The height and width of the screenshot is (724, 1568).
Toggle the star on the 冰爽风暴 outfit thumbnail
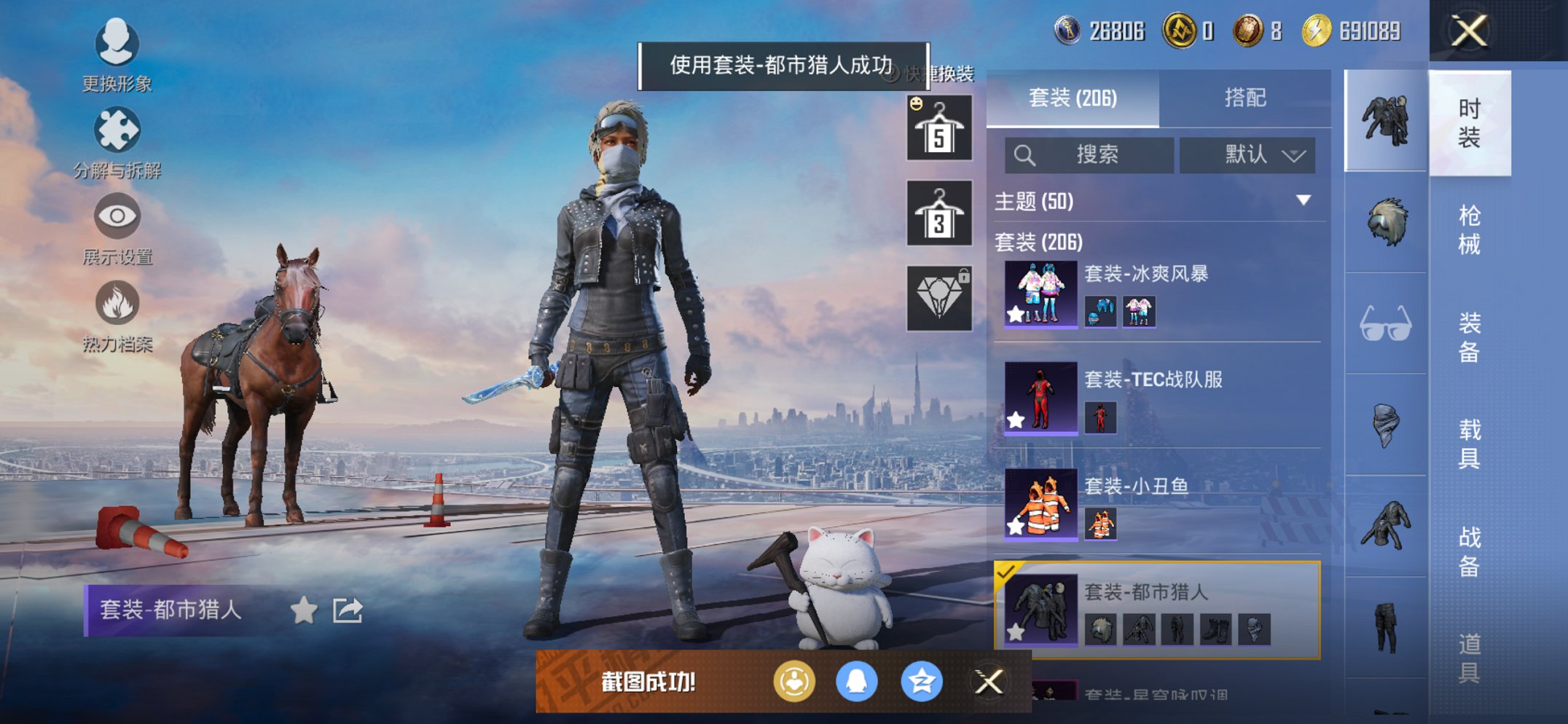(1016, 315)
